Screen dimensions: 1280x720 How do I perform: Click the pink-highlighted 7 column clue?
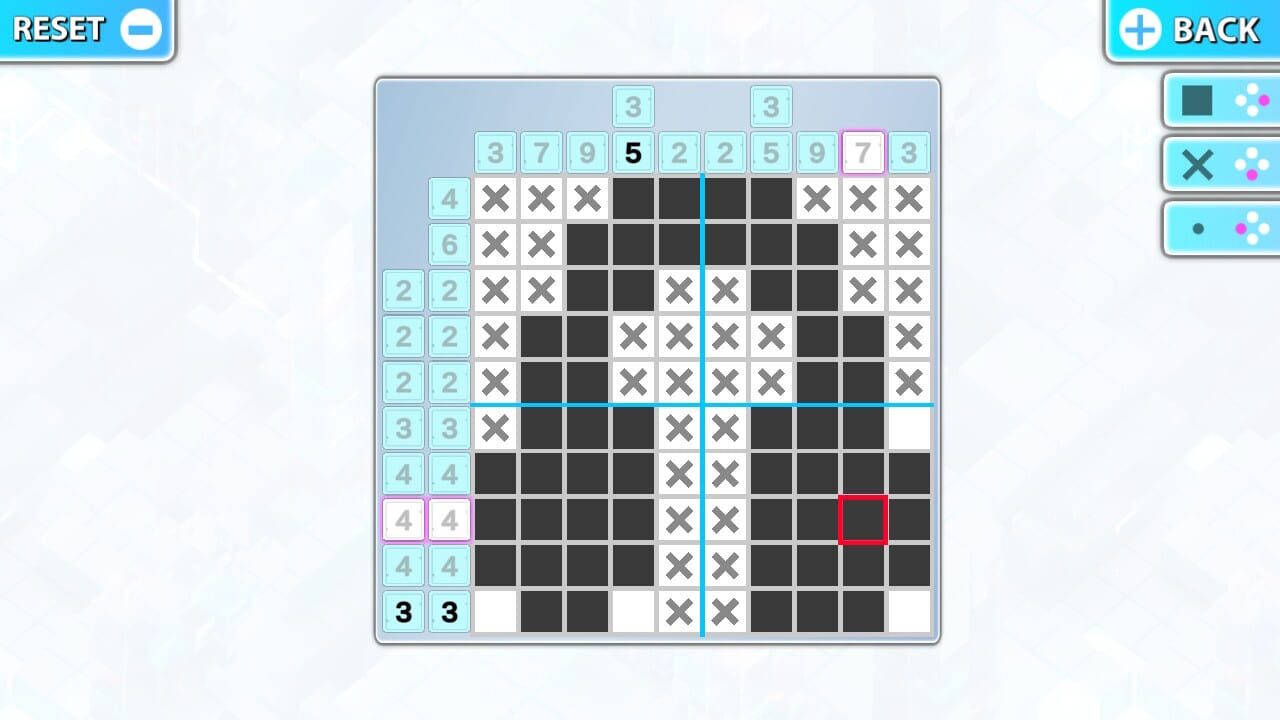coord(862,152)
